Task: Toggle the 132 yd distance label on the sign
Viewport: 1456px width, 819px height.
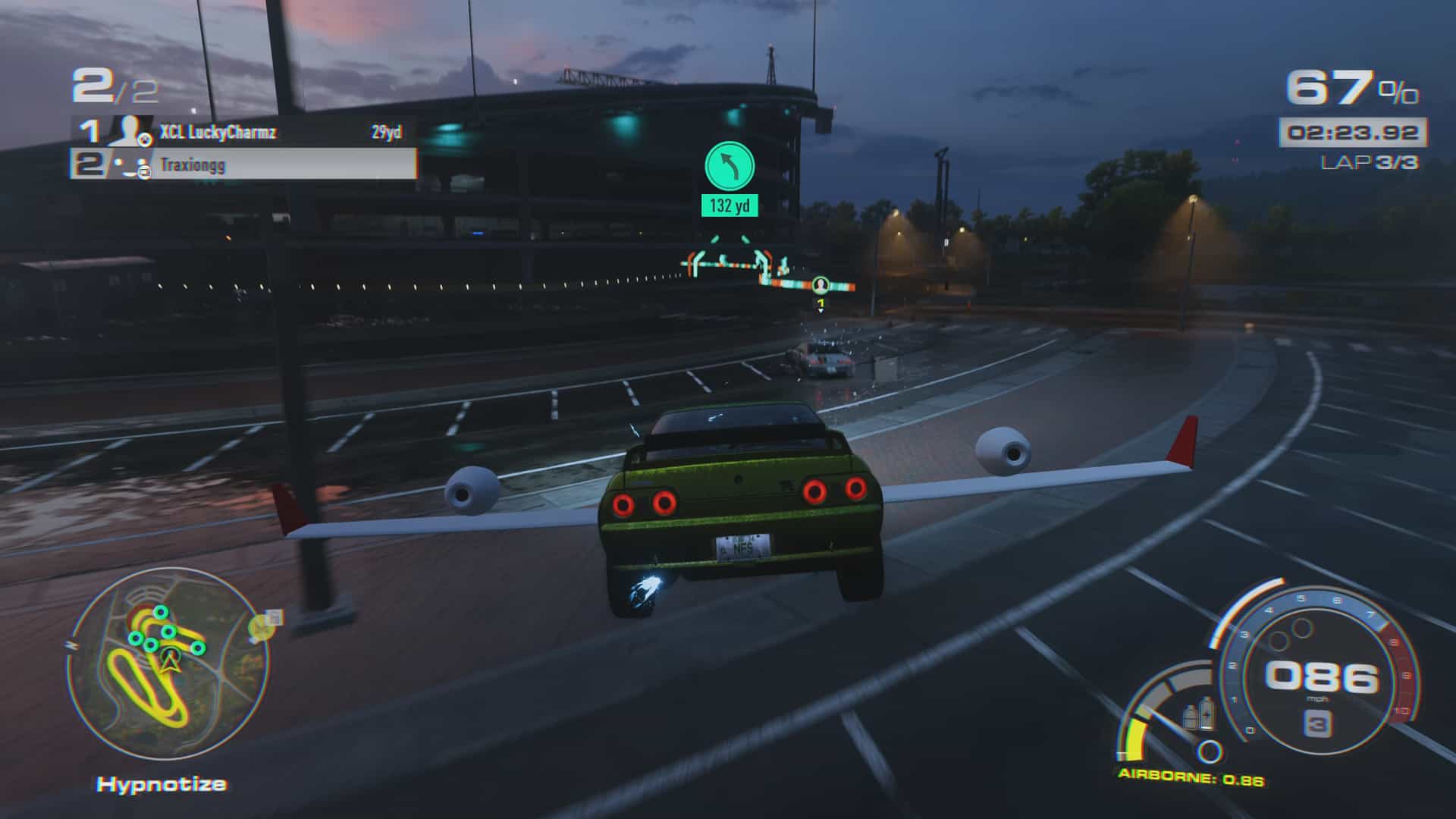Action: click(x=729, y=203)
